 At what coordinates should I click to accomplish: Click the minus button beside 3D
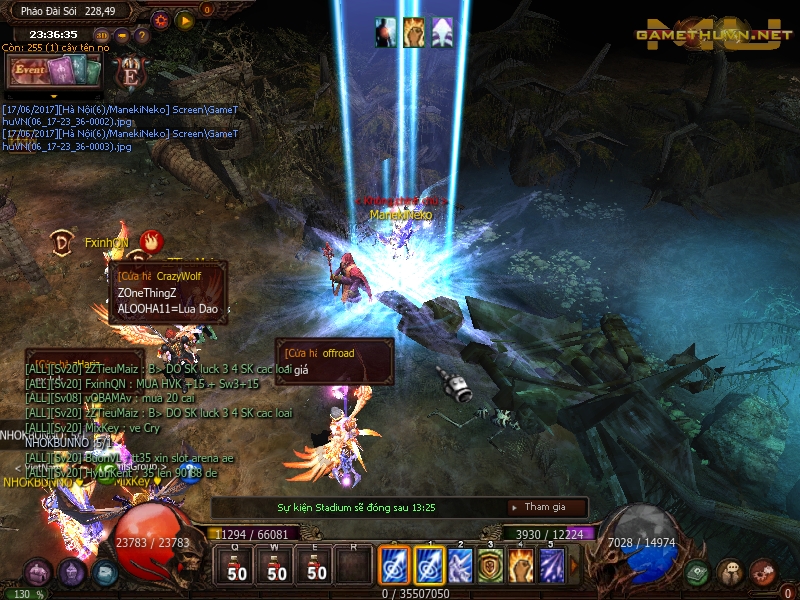[122, 35]
